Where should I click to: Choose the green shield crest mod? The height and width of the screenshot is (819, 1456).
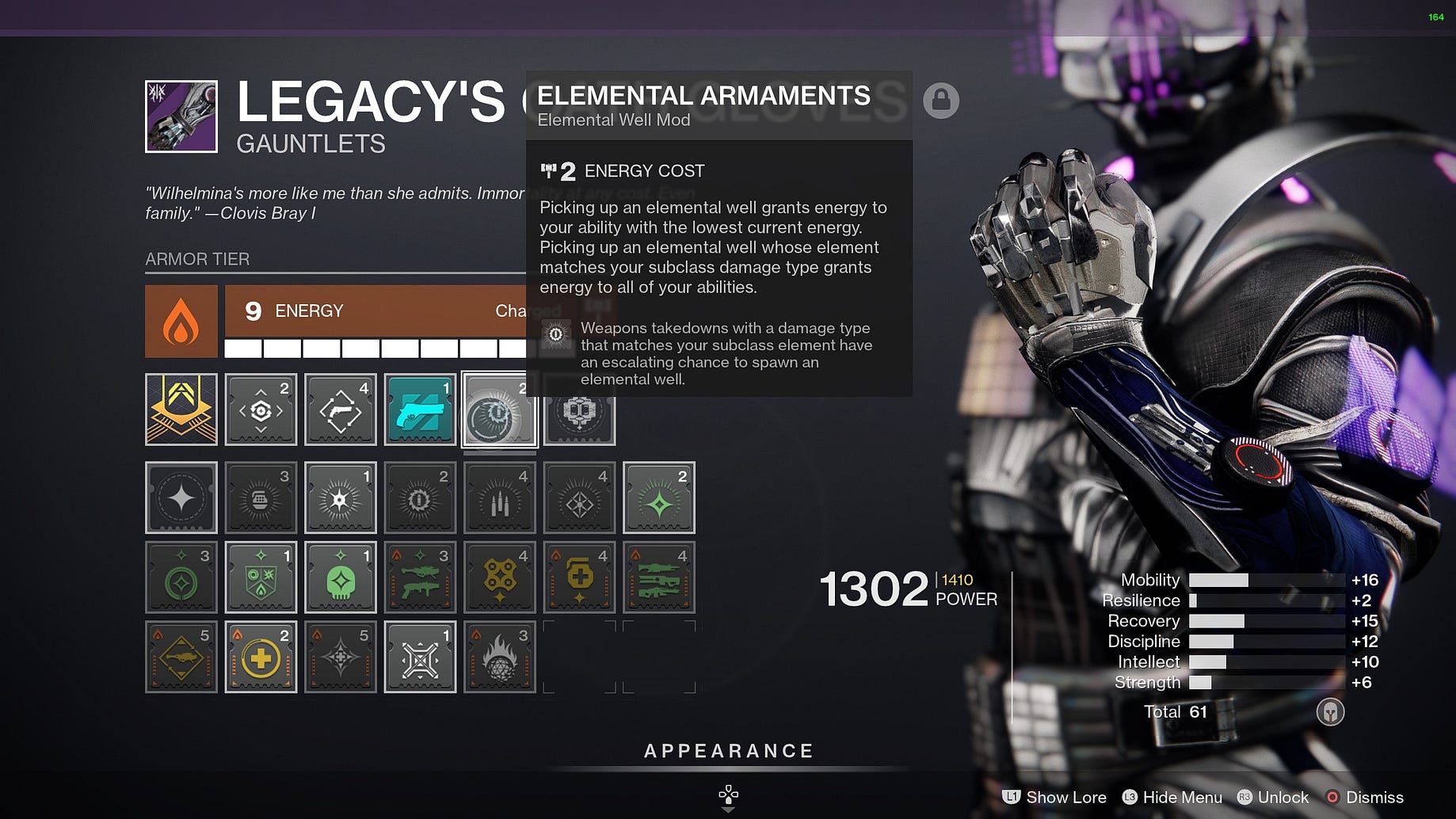[x=261, y=577]
